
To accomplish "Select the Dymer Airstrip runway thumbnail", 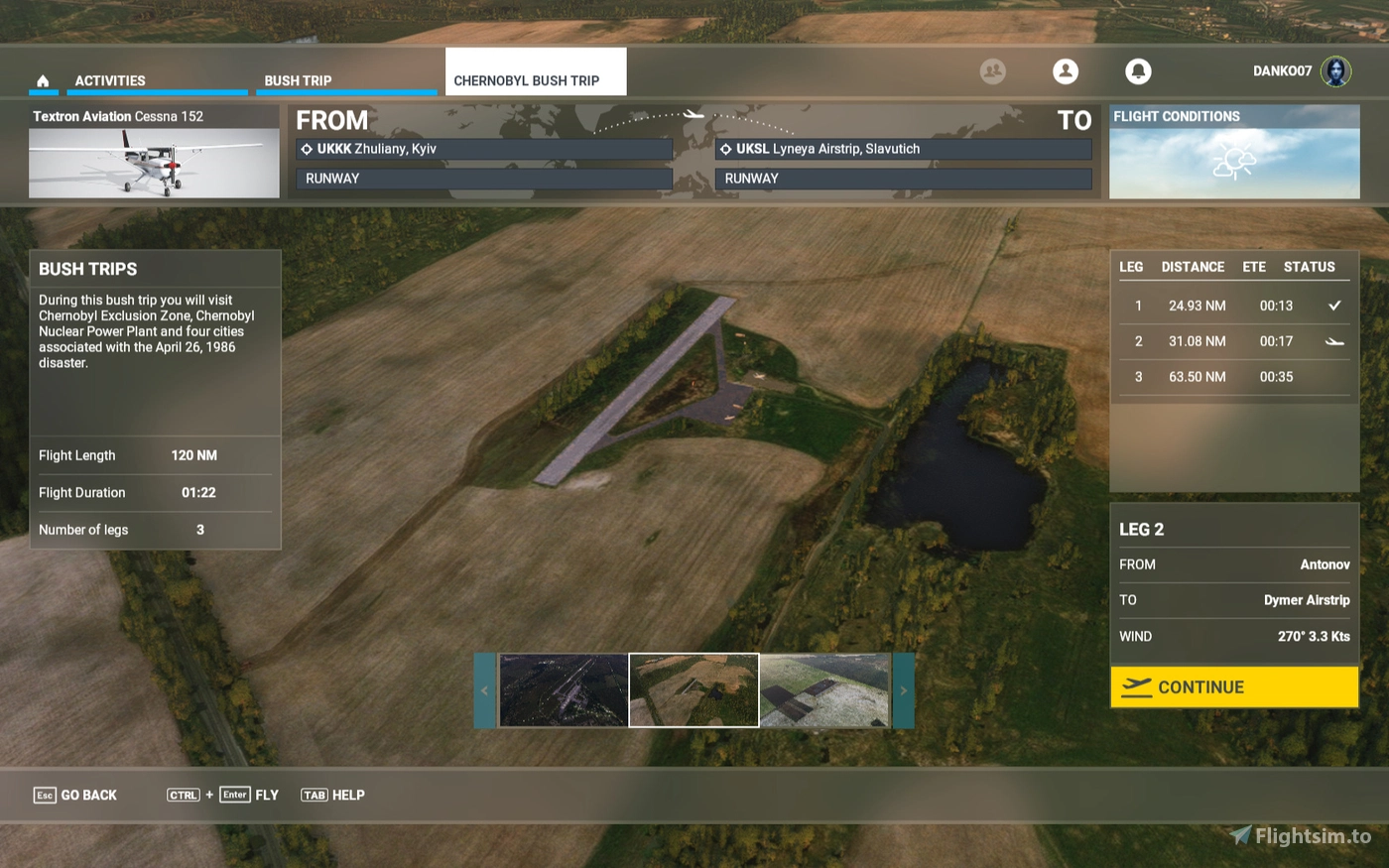I will coord(694,689).
